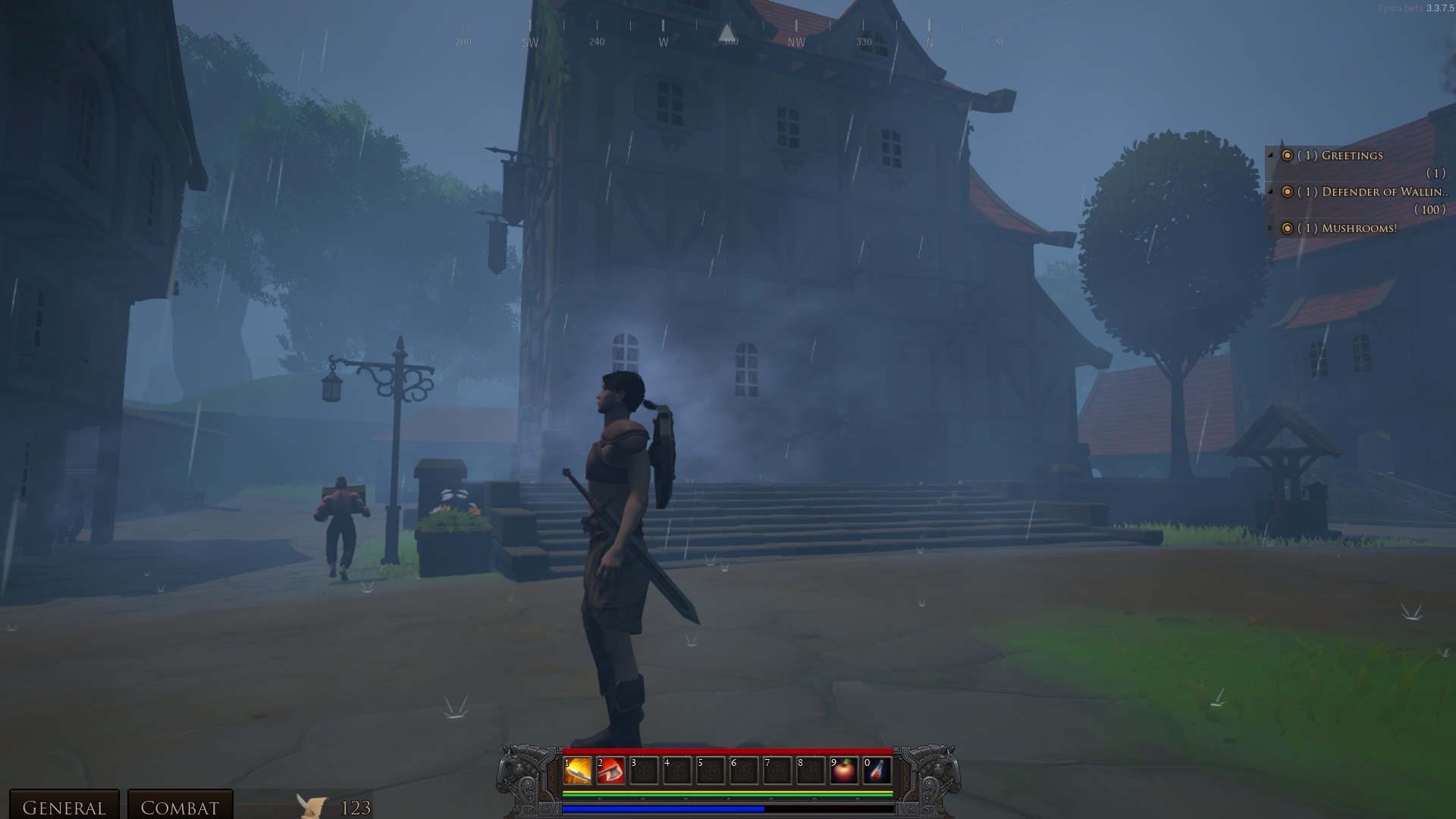Collapse the Defender of Wallin quest arrow
Screen dimensions: 1456x819
coord(1271,192)
